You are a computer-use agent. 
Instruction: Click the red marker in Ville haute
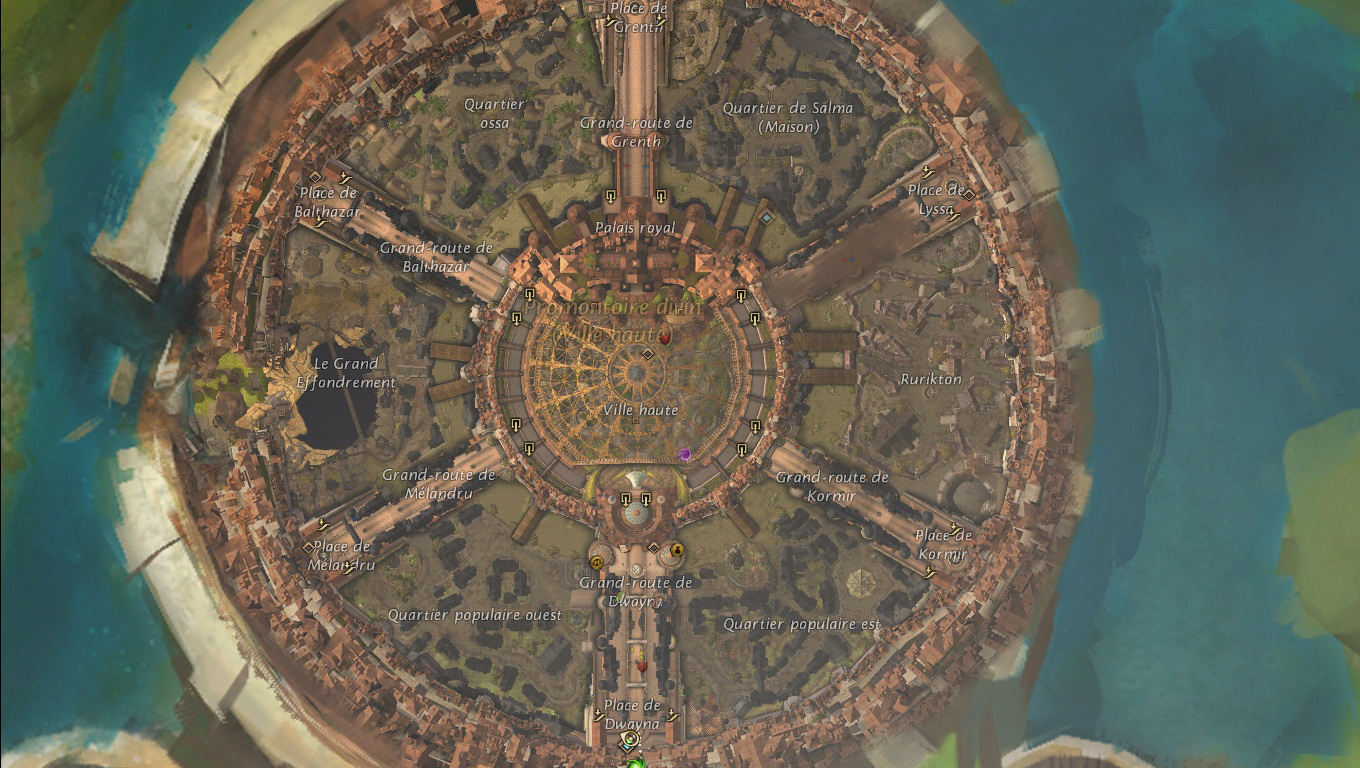click(x=664, y=340)
